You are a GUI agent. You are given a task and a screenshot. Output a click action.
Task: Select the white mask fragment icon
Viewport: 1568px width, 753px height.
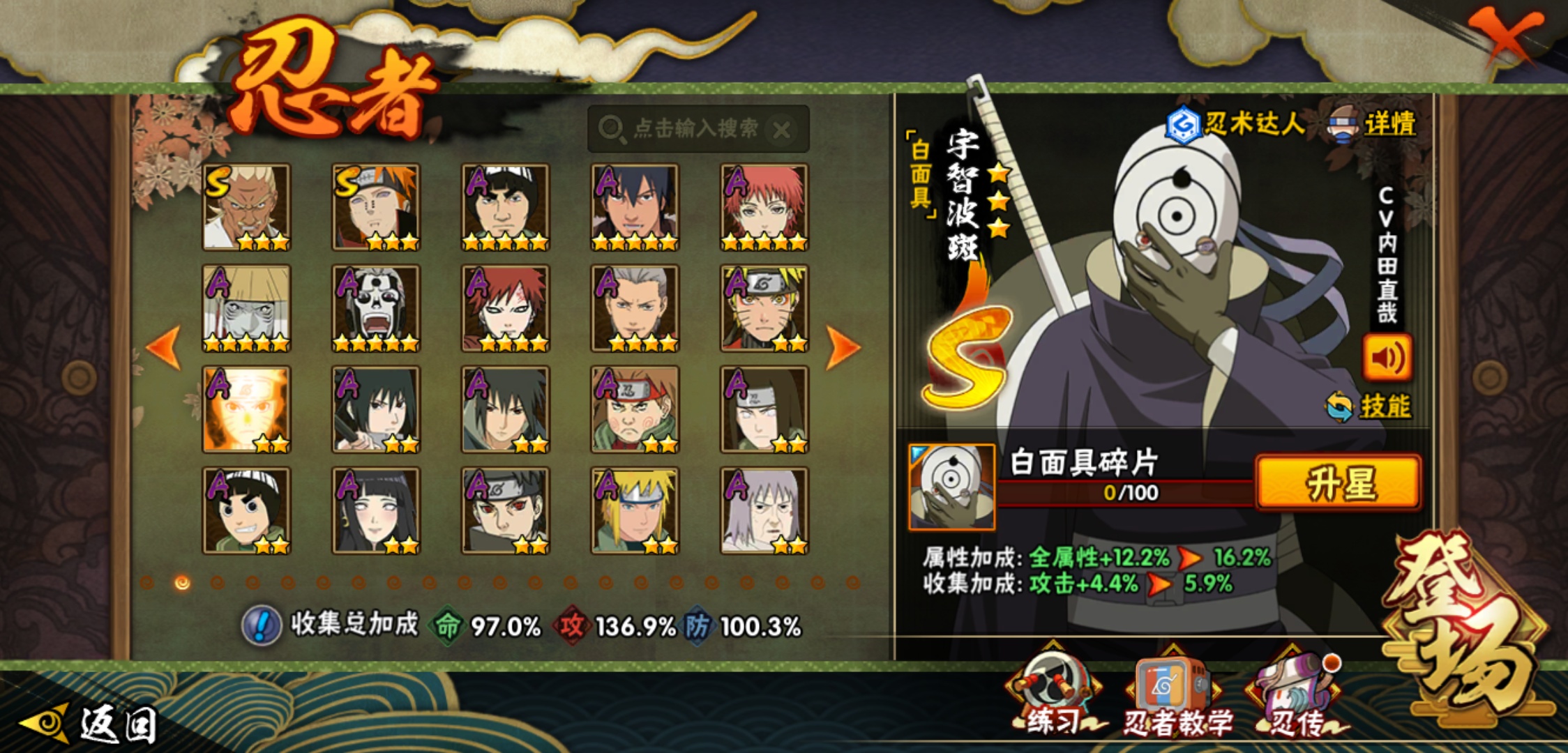(951, 487)
